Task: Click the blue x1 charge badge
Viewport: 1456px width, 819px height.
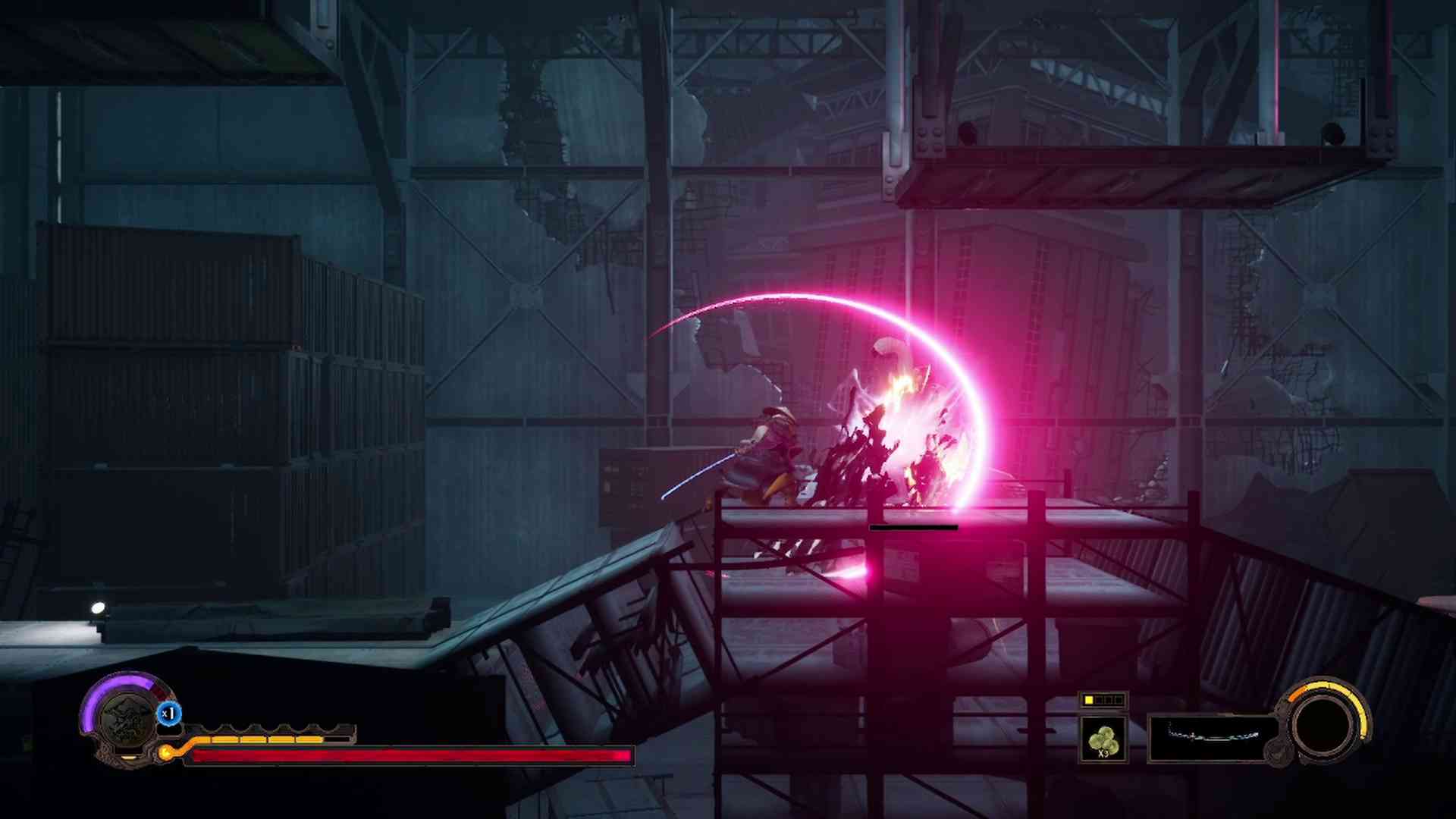Action: tap(168, 714)
